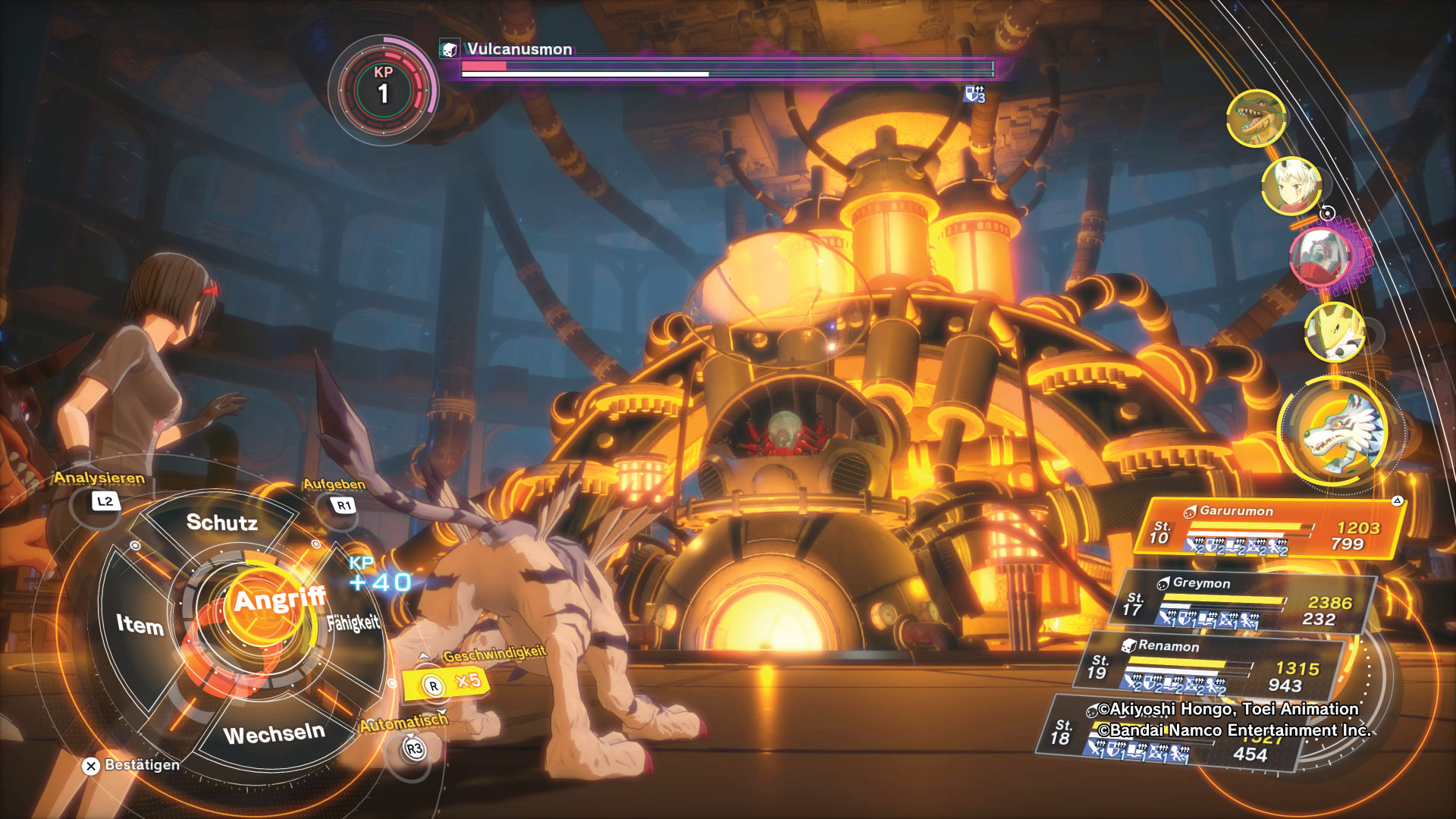Click the Greymon turn-order portrait

click(x=1256, y=118)
